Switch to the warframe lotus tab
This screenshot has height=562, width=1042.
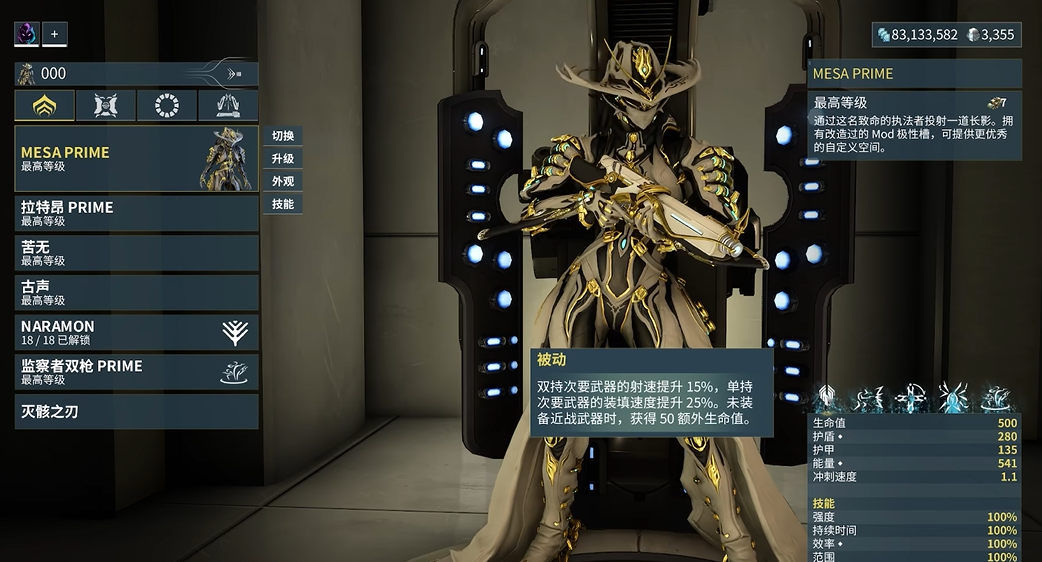pos(45,105)
